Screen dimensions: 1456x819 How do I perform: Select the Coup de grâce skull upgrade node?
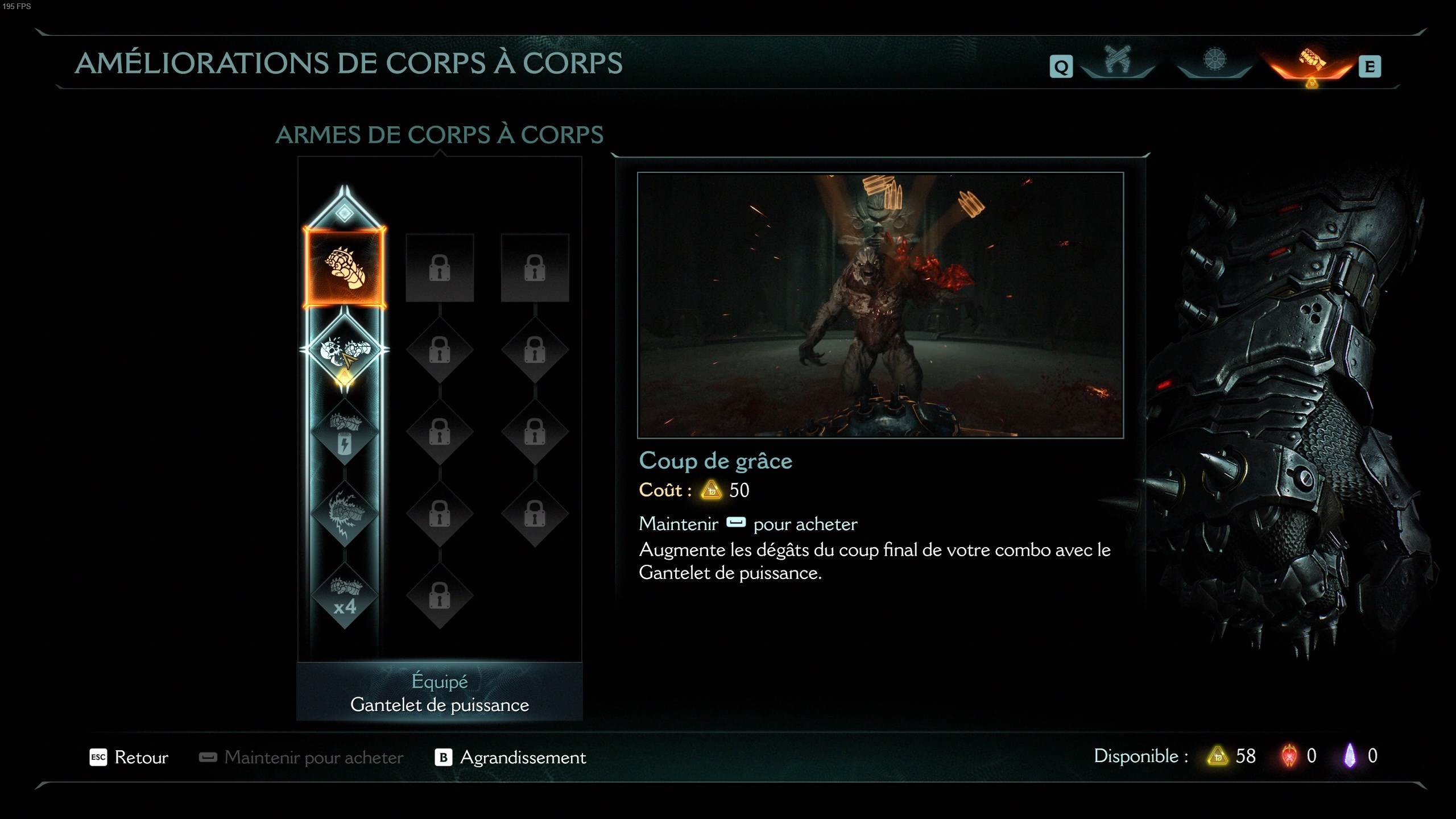click(x=344, y=349)
